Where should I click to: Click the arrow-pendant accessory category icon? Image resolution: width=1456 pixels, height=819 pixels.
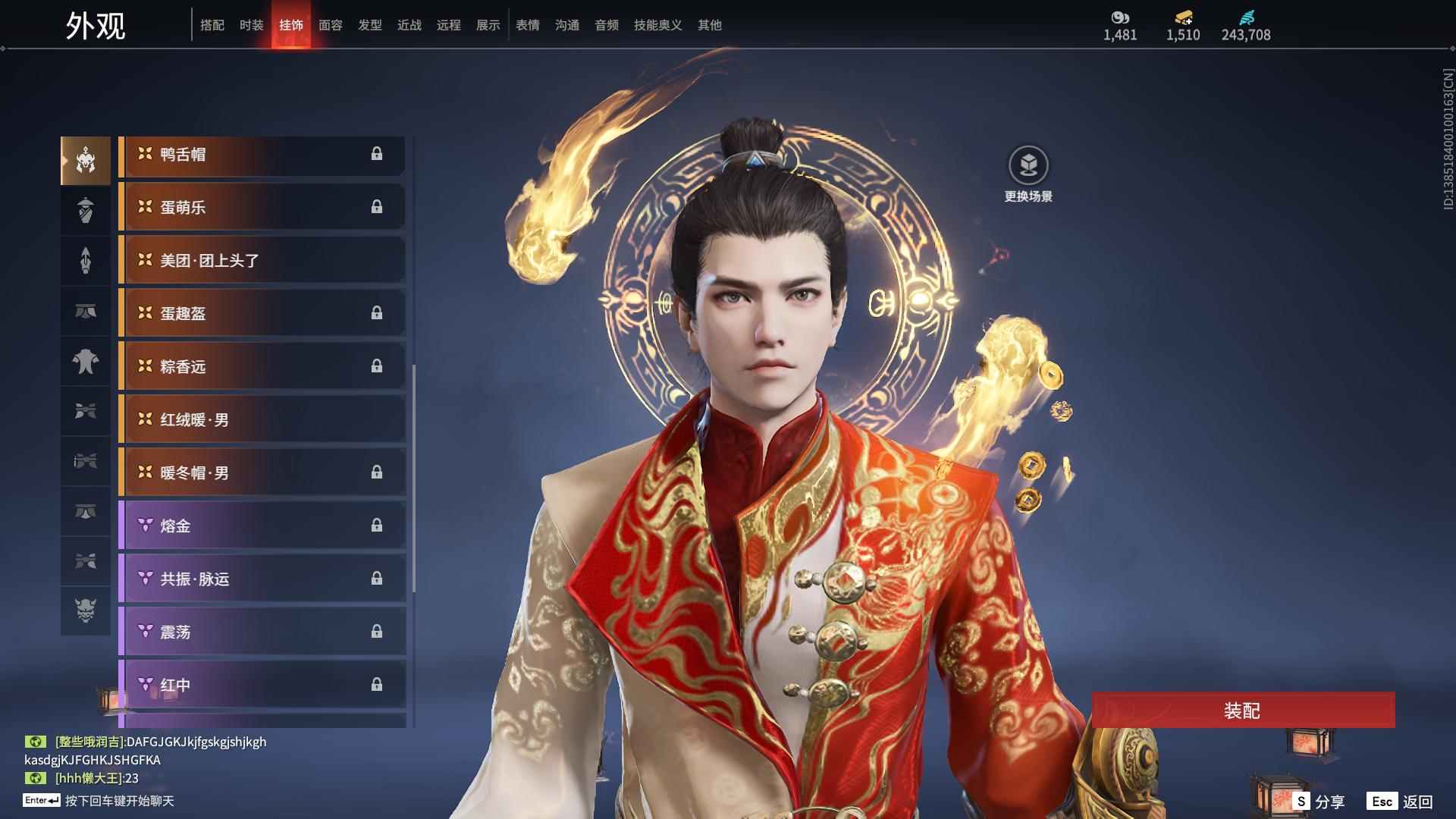pos(86,261)
